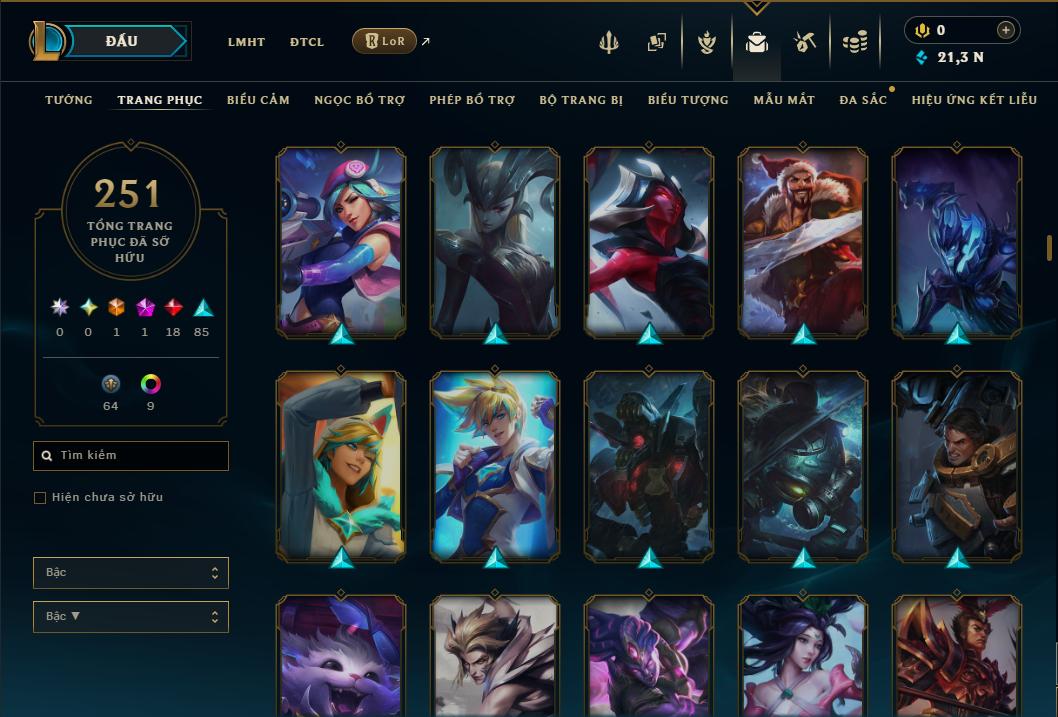Open the MẪU MẮT tab
The width and height of the screenshot is (1058, 717).
pos(784,100)
